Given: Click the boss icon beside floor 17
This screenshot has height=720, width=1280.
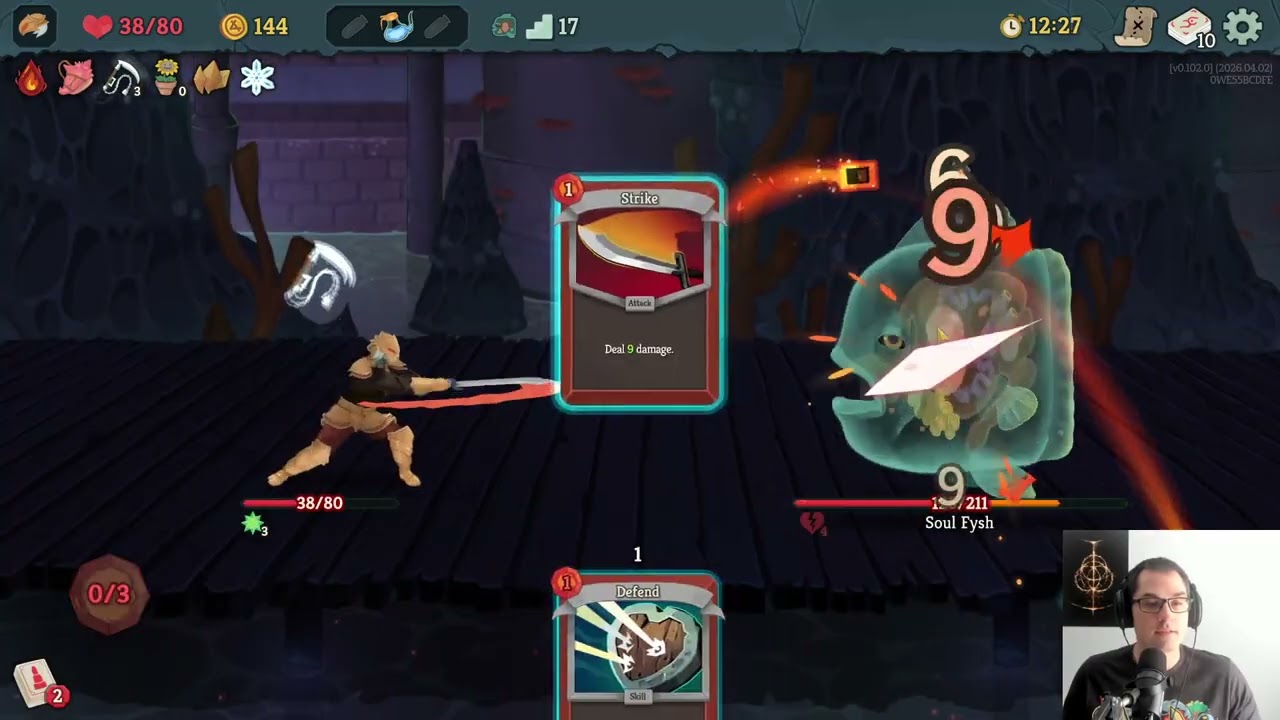Looking at the screenshot, I should 504,27.
